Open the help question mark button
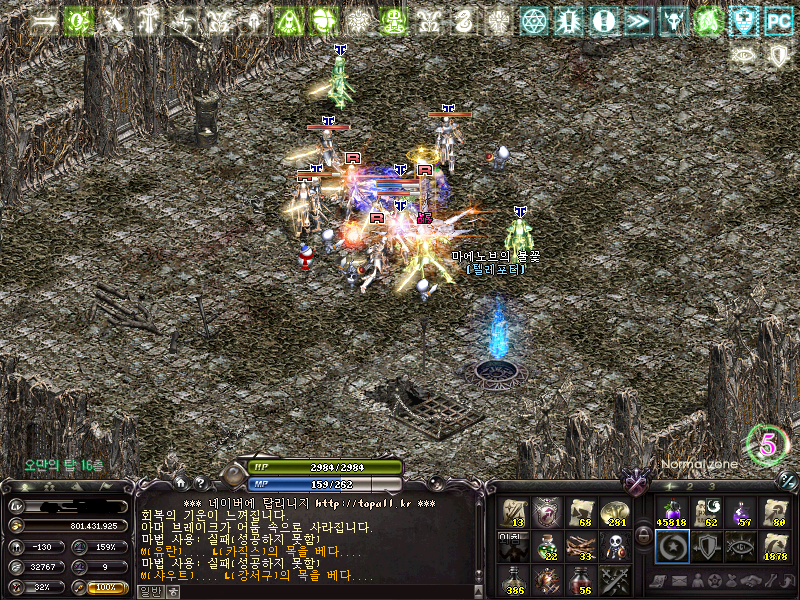Viewport: 800px width, 600px height. click(199, 483)
